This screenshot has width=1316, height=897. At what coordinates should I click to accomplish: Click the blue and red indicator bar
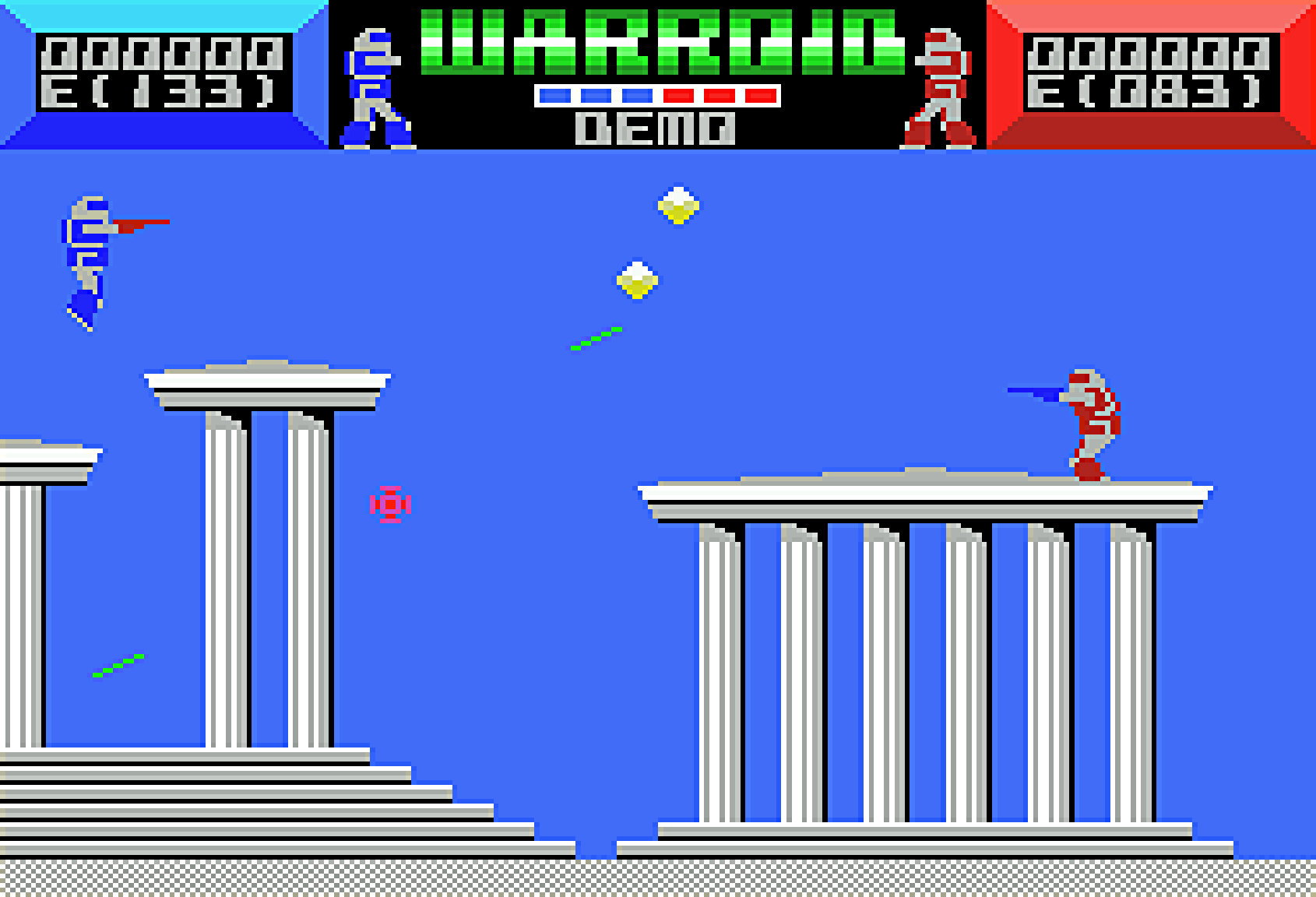(x=658, y=93)
